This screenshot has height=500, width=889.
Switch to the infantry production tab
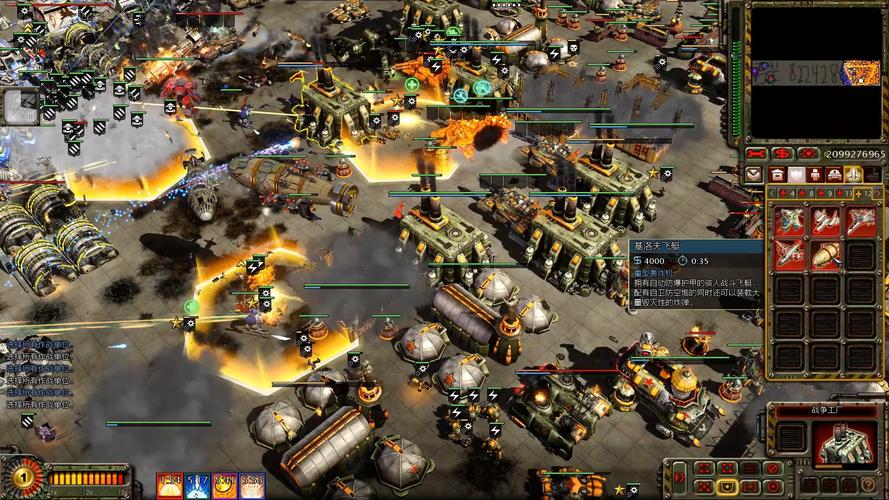click(815, 174)
